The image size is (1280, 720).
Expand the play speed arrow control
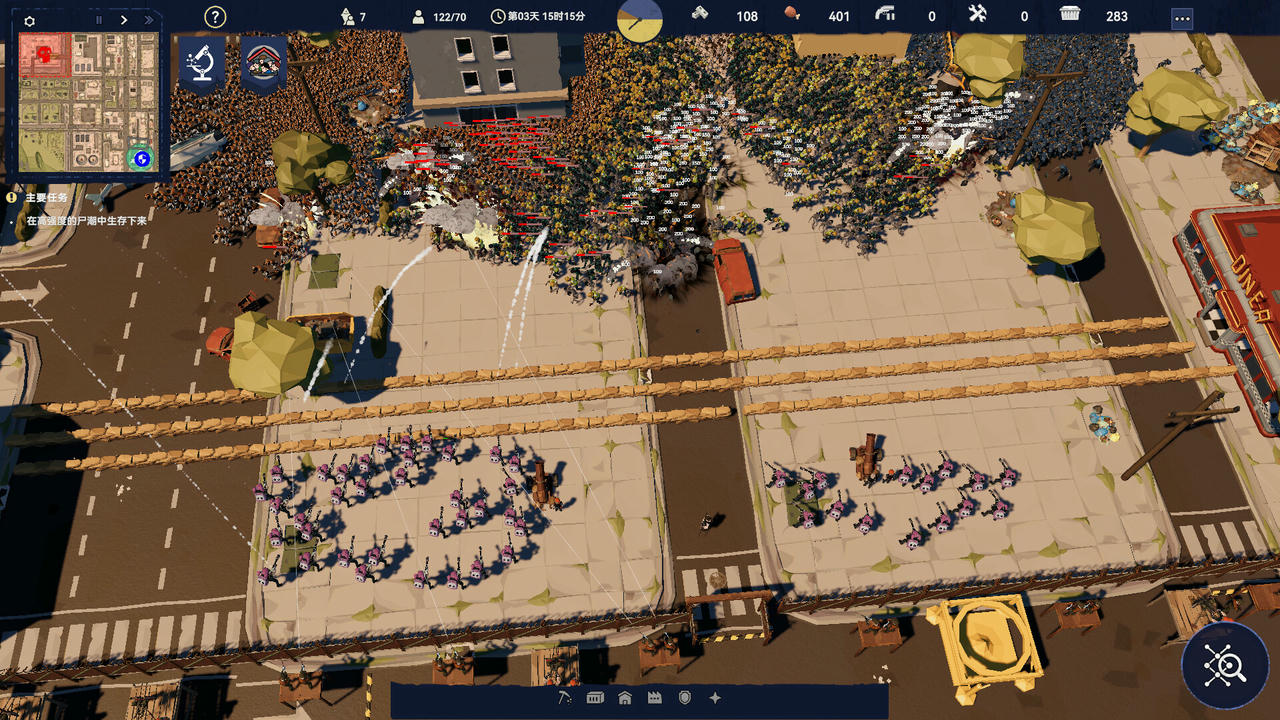(124, 19)
